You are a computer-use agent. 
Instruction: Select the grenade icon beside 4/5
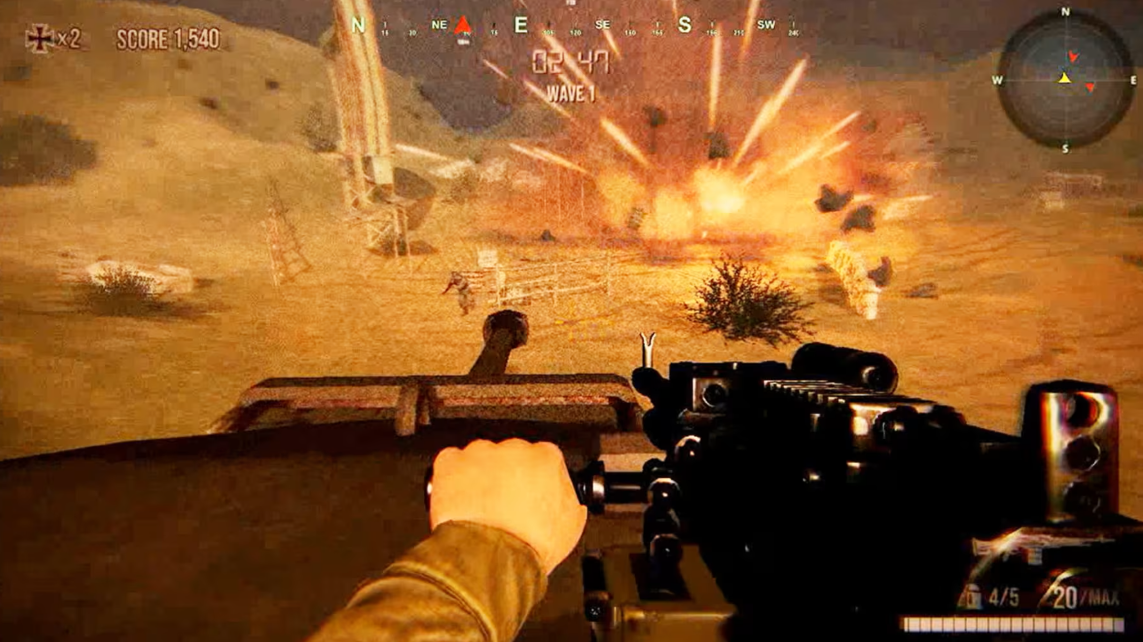[969, 597]
